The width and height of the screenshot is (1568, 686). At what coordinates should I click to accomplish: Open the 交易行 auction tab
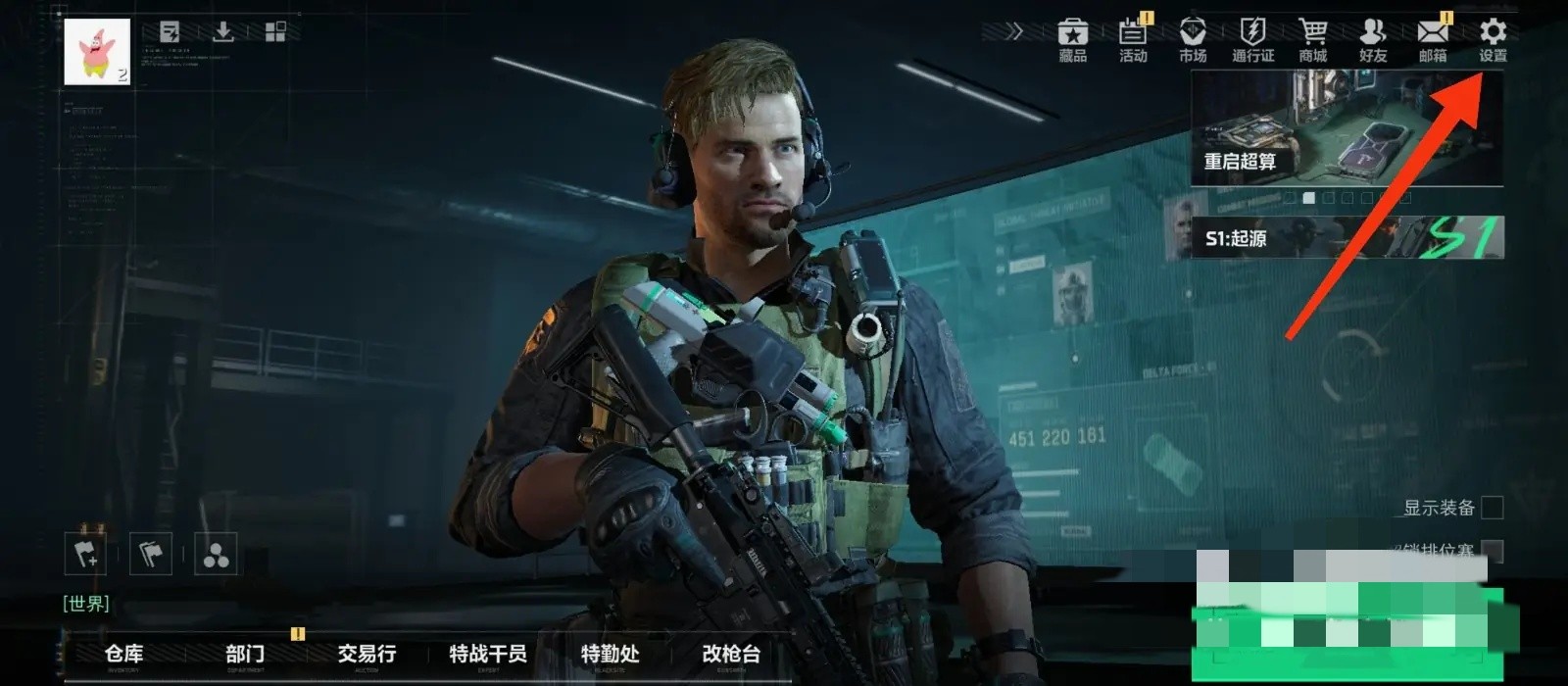tap(367, 655)
